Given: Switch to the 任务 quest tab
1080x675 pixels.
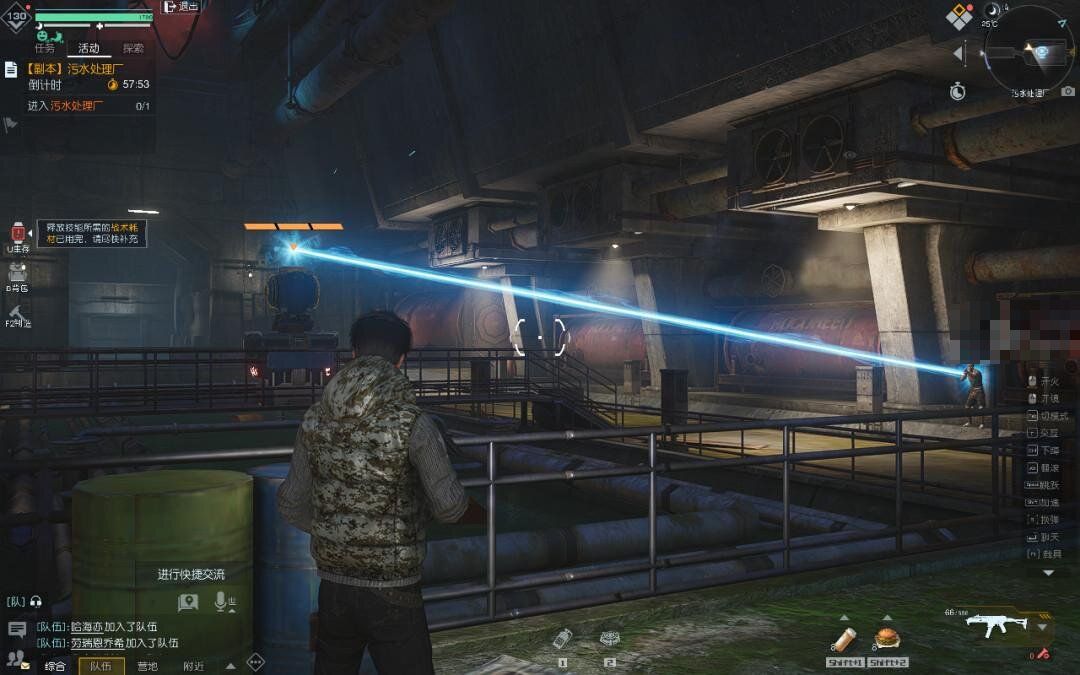Looking at the screenshot, I should coord(45,48).
